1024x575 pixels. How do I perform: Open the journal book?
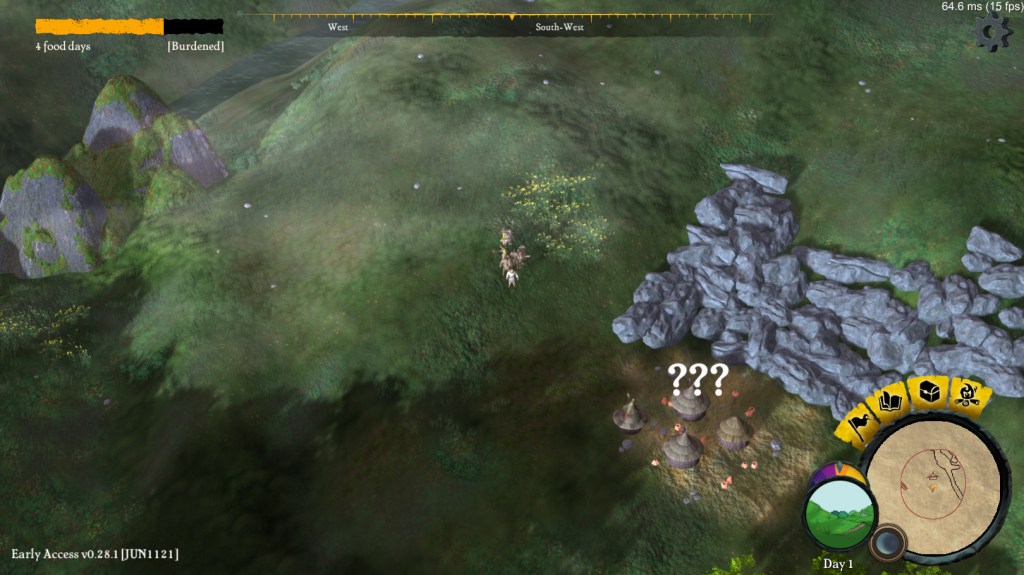click(891, 403)
